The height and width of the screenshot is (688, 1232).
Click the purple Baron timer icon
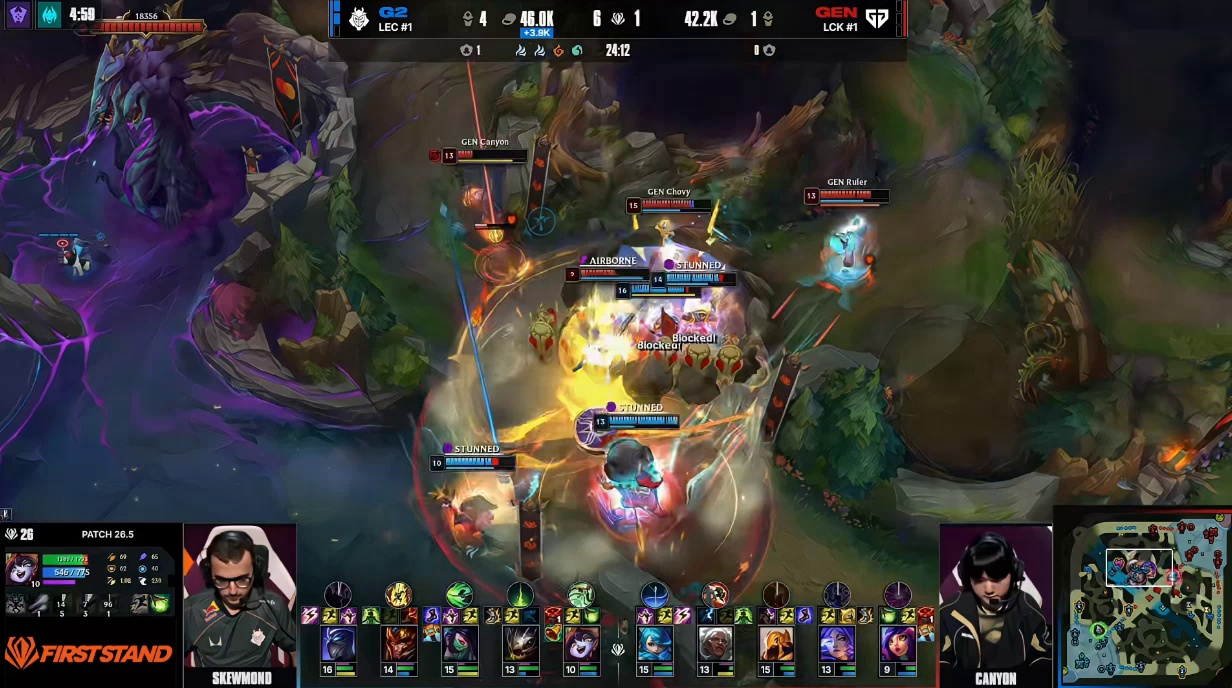(19, 15)
